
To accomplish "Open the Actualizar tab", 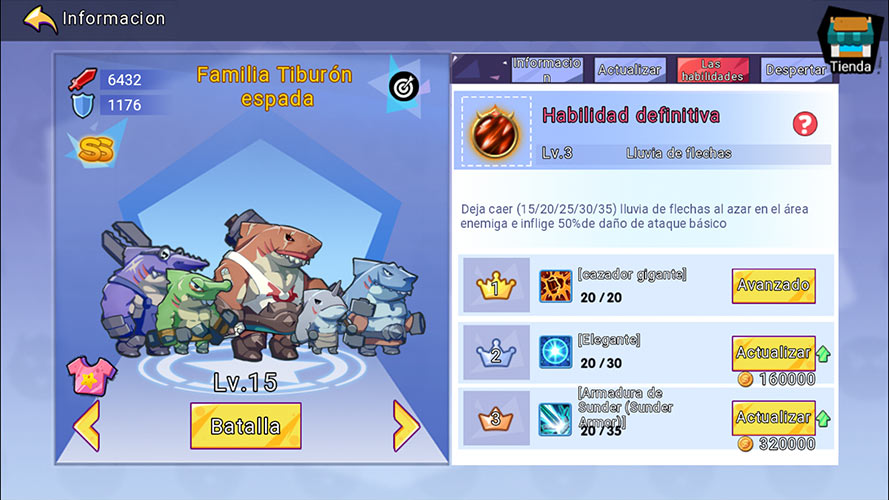I will tap(630, 70).
